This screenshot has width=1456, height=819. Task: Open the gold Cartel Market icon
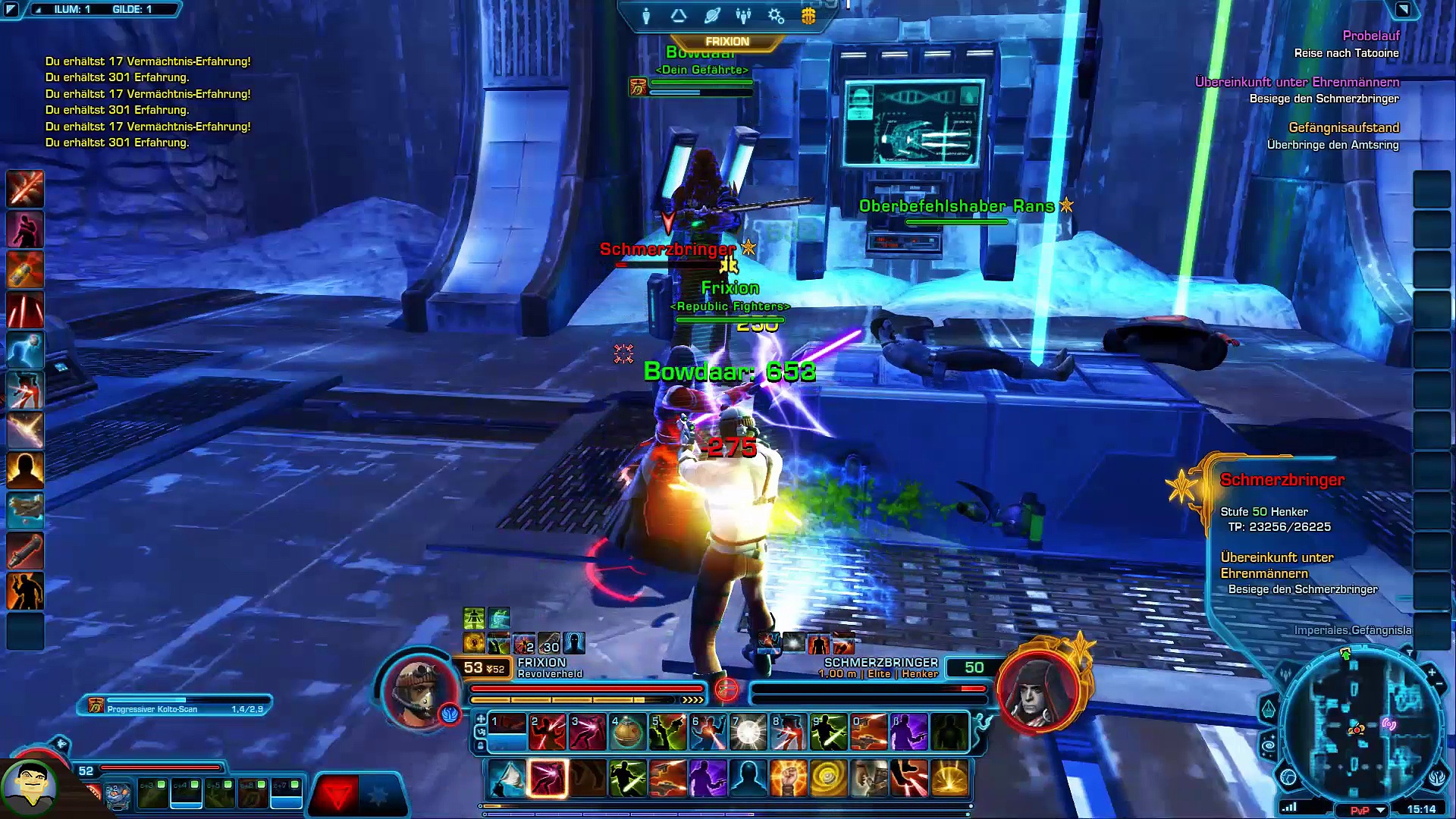coord(808,16)
